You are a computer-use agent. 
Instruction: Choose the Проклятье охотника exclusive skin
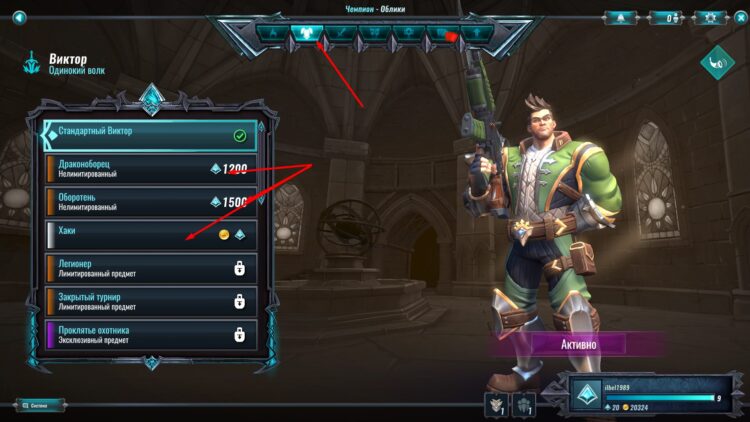150,334
